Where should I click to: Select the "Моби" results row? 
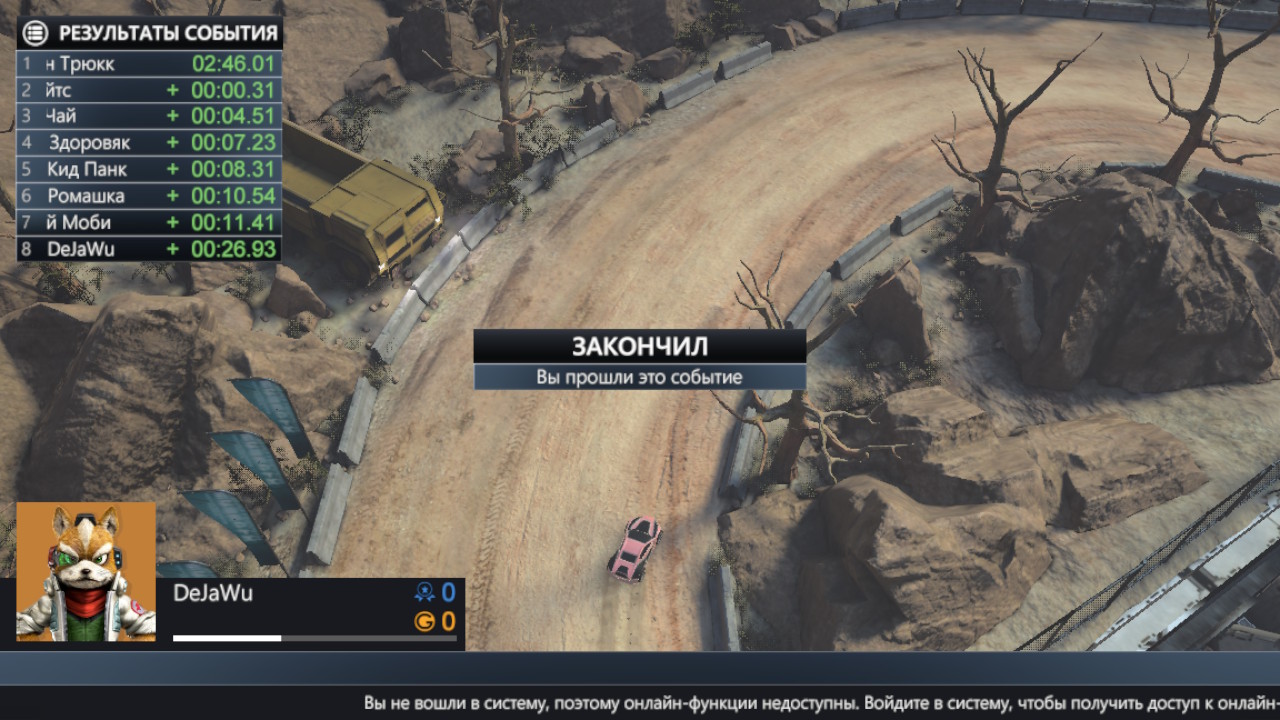pyautogui.click(x=148, y=222)
